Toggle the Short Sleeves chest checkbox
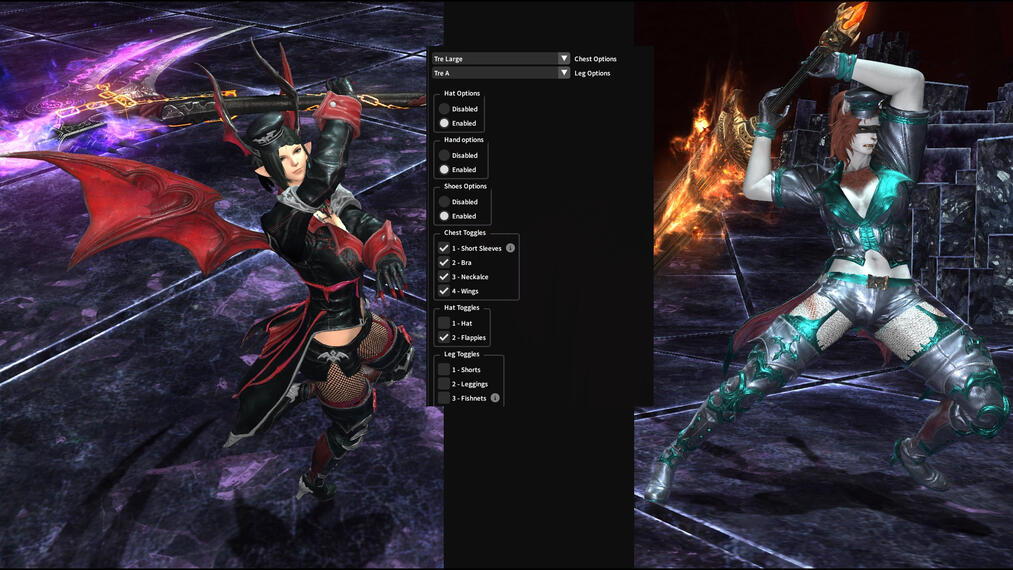 click(x=444, y=248)
